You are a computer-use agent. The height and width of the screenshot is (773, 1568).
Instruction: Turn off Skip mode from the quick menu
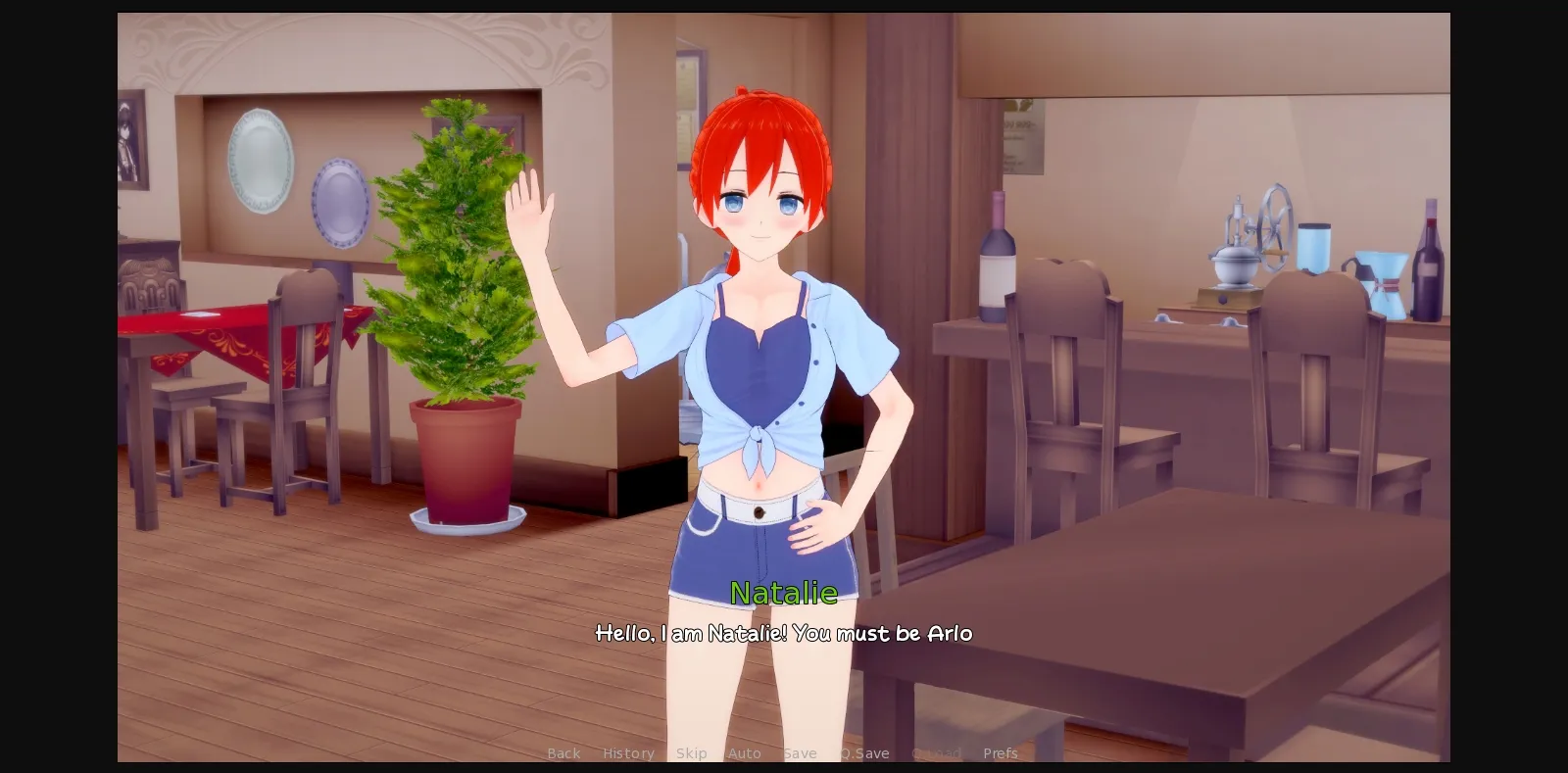[693, 753]
